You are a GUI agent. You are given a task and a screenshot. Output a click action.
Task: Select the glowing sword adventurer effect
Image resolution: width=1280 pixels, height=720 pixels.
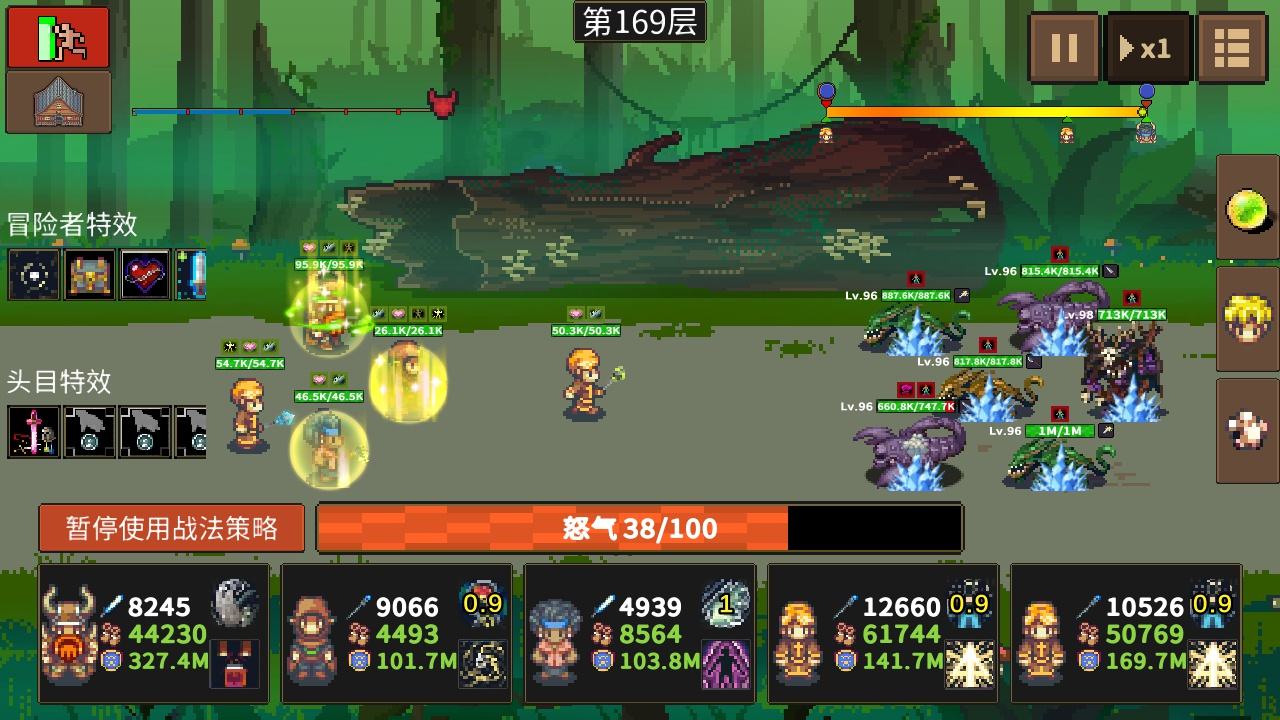click(x=192, y=275)
